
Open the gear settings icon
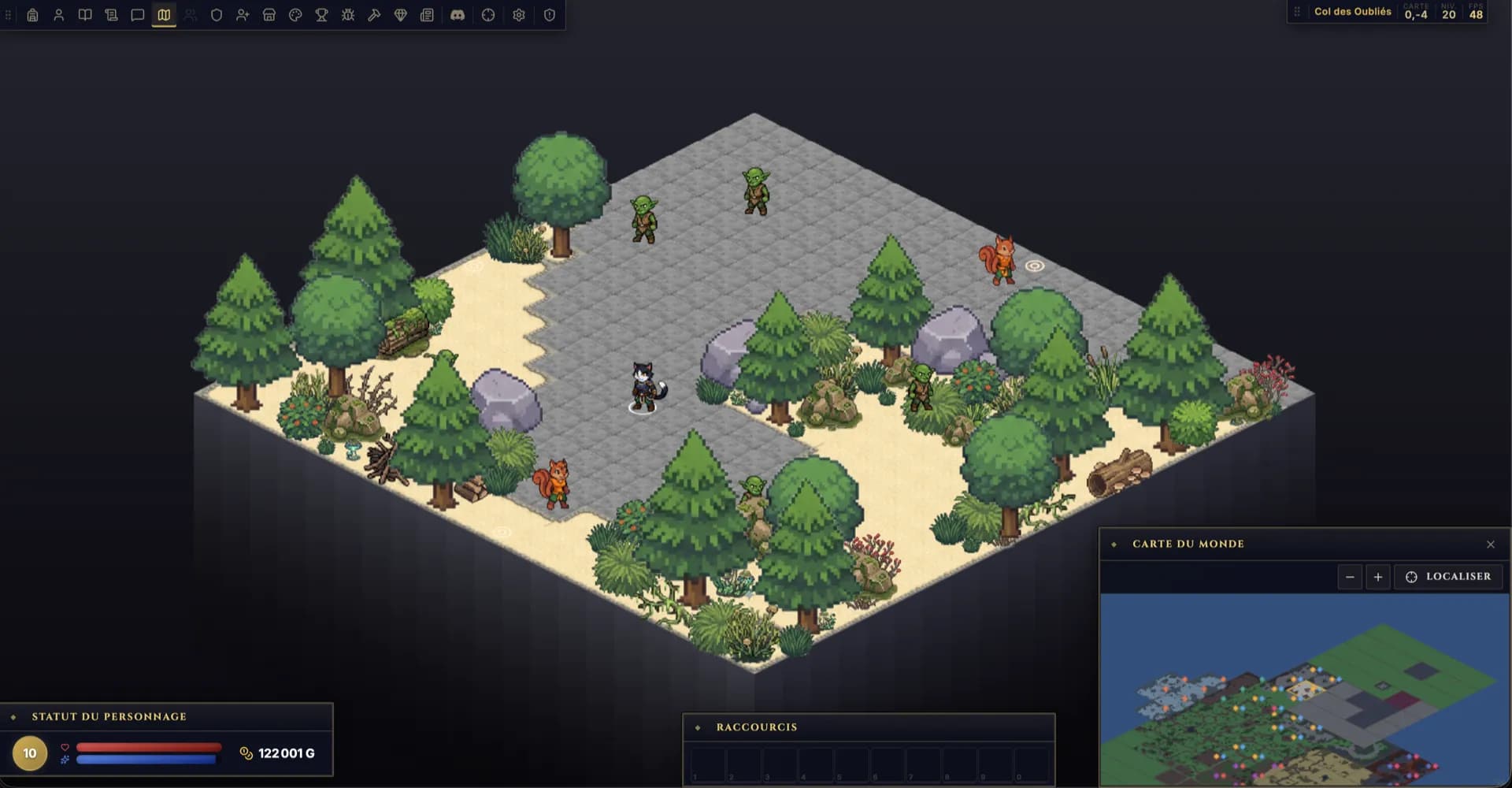tap(519, 15)
